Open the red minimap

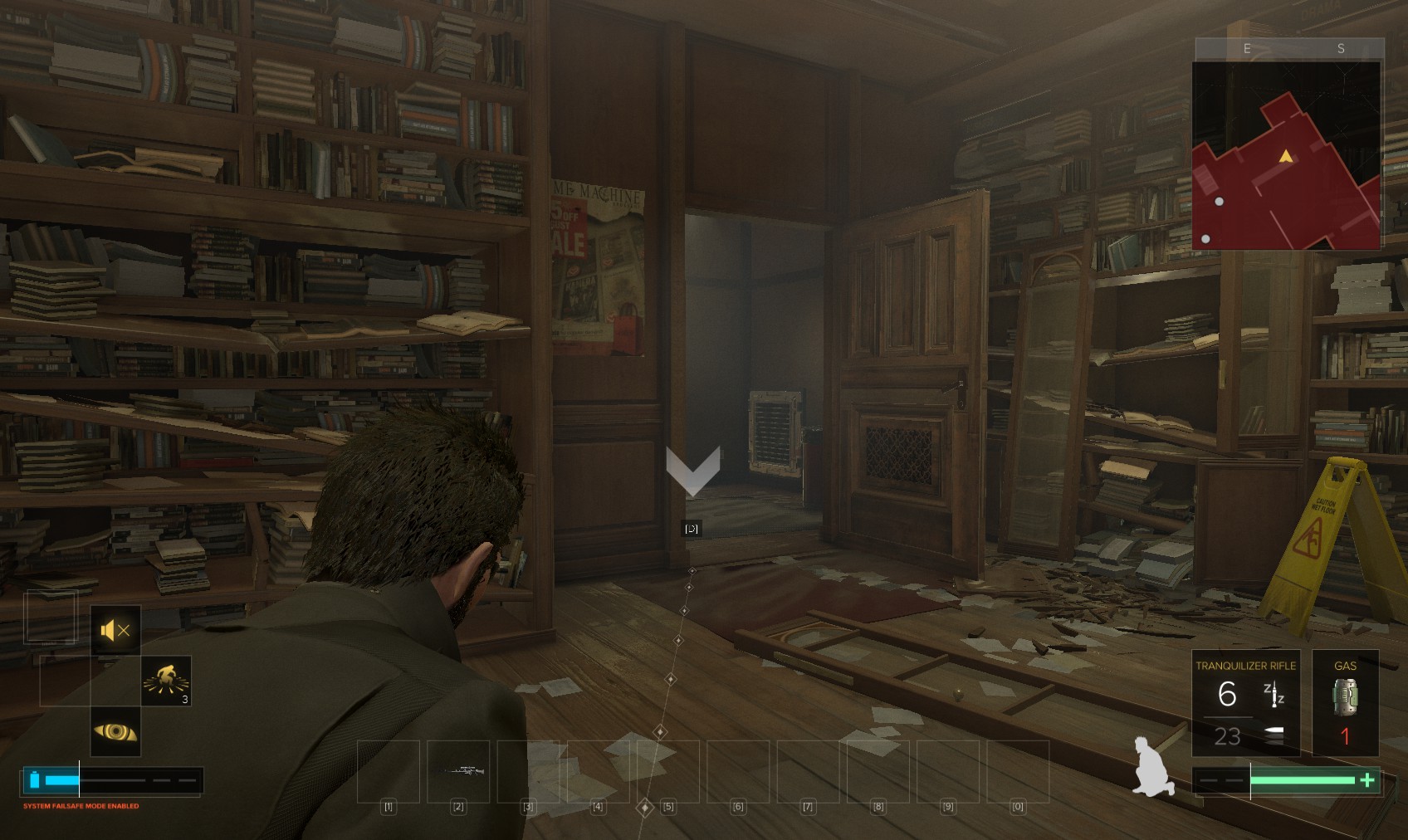pos(1286,155)
